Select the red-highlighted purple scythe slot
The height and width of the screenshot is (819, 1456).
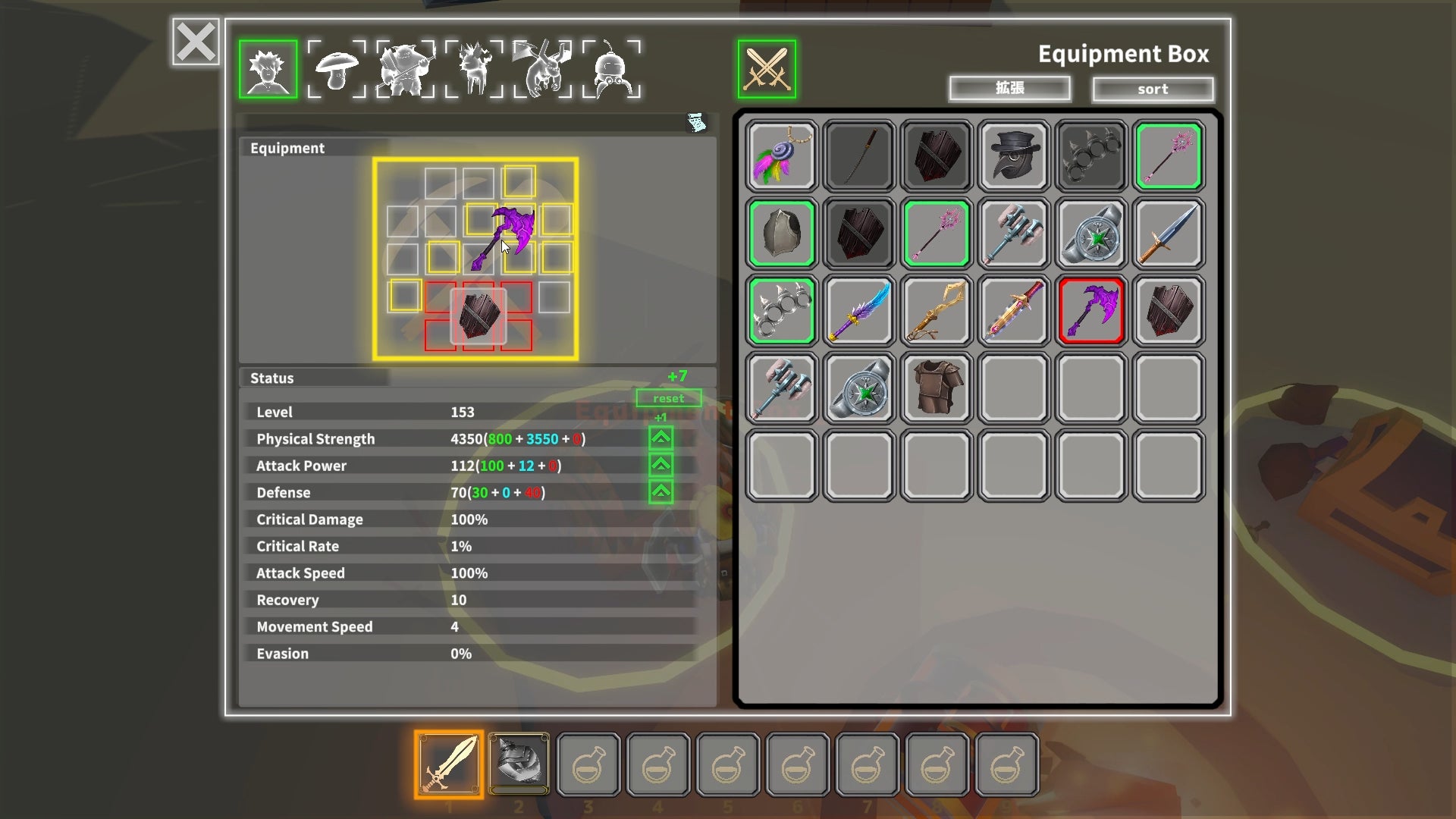[x=1091, y=311]
